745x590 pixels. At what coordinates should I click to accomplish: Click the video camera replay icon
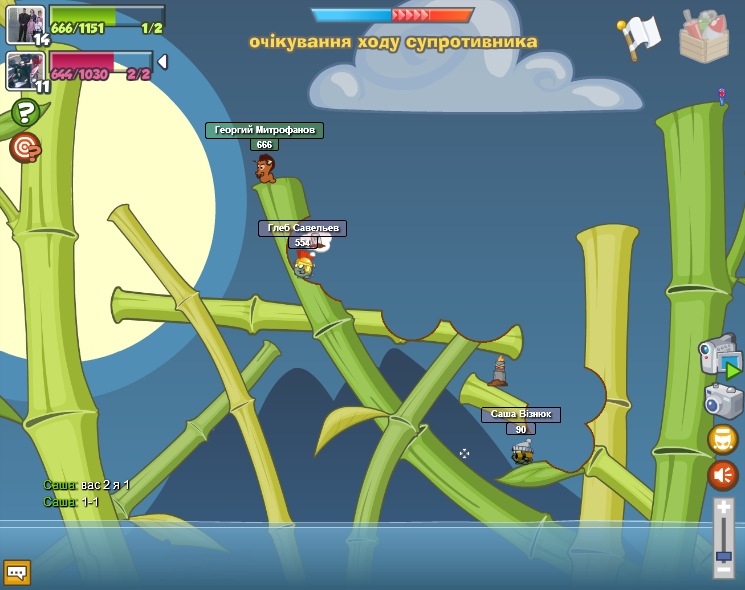coord(719,358)
